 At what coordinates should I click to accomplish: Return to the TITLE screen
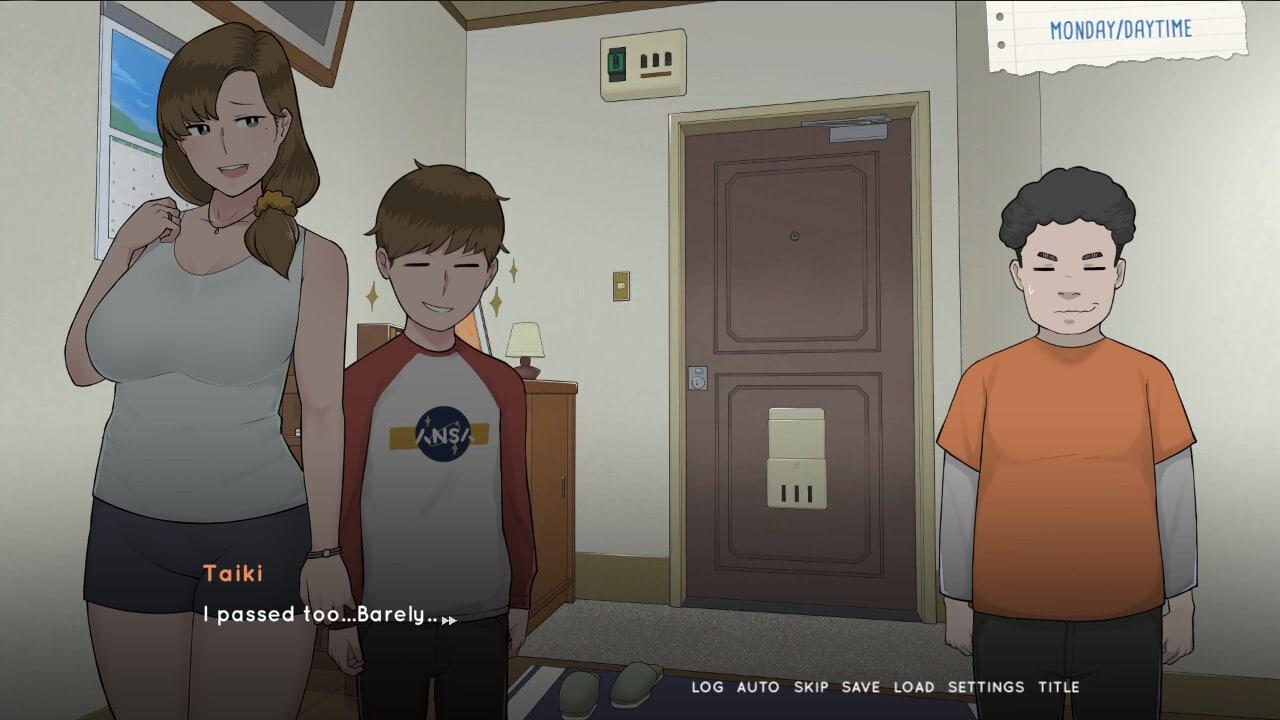[1060, 687]
